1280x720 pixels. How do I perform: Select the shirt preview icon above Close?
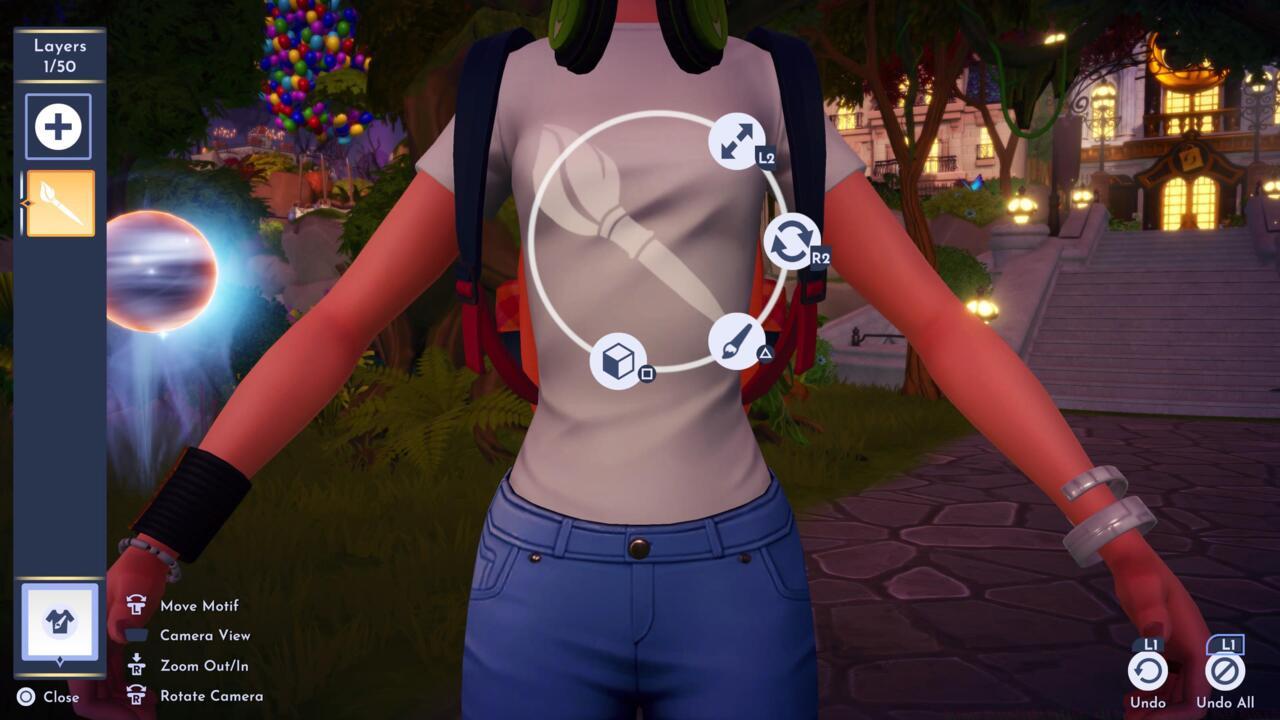click(62, 622)
